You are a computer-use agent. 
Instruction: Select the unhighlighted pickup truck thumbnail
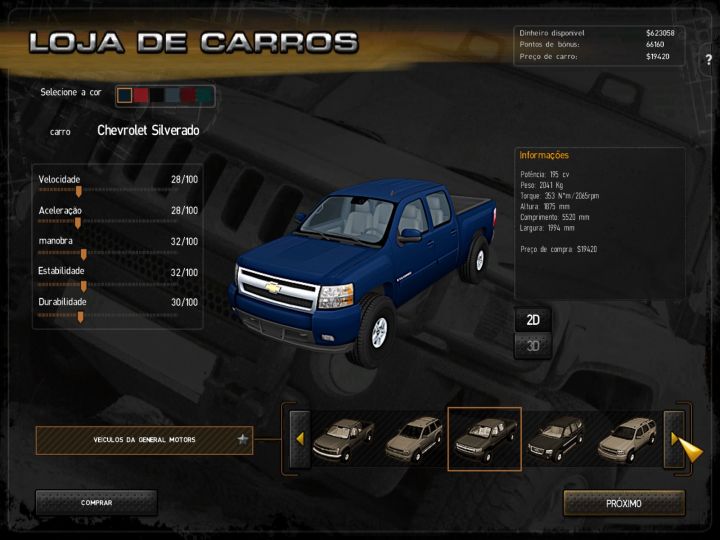342,439
